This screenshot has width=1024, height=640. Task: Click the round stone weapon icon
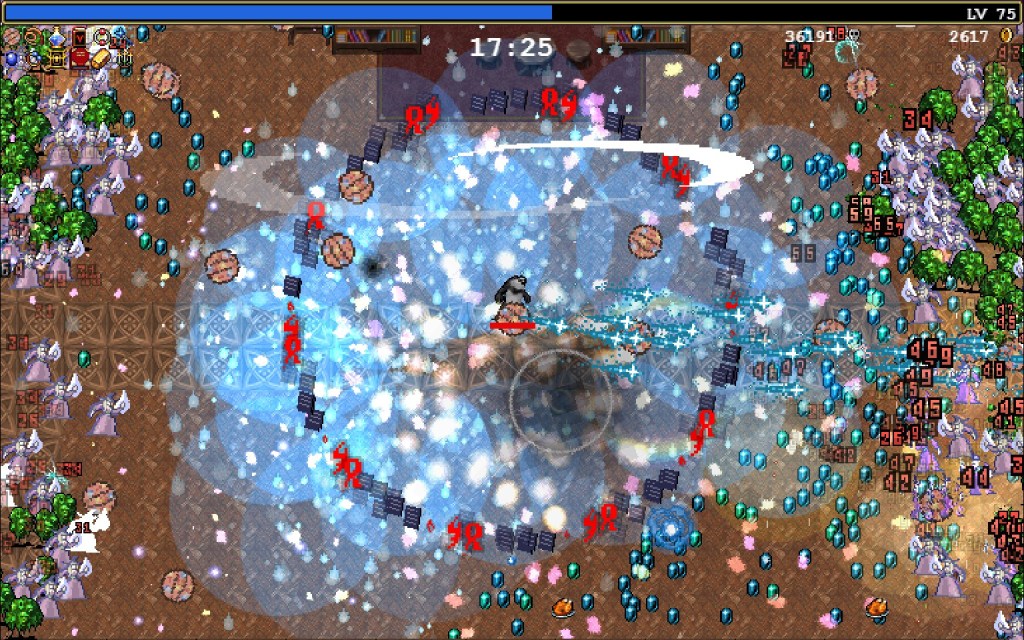pos(11,38)
